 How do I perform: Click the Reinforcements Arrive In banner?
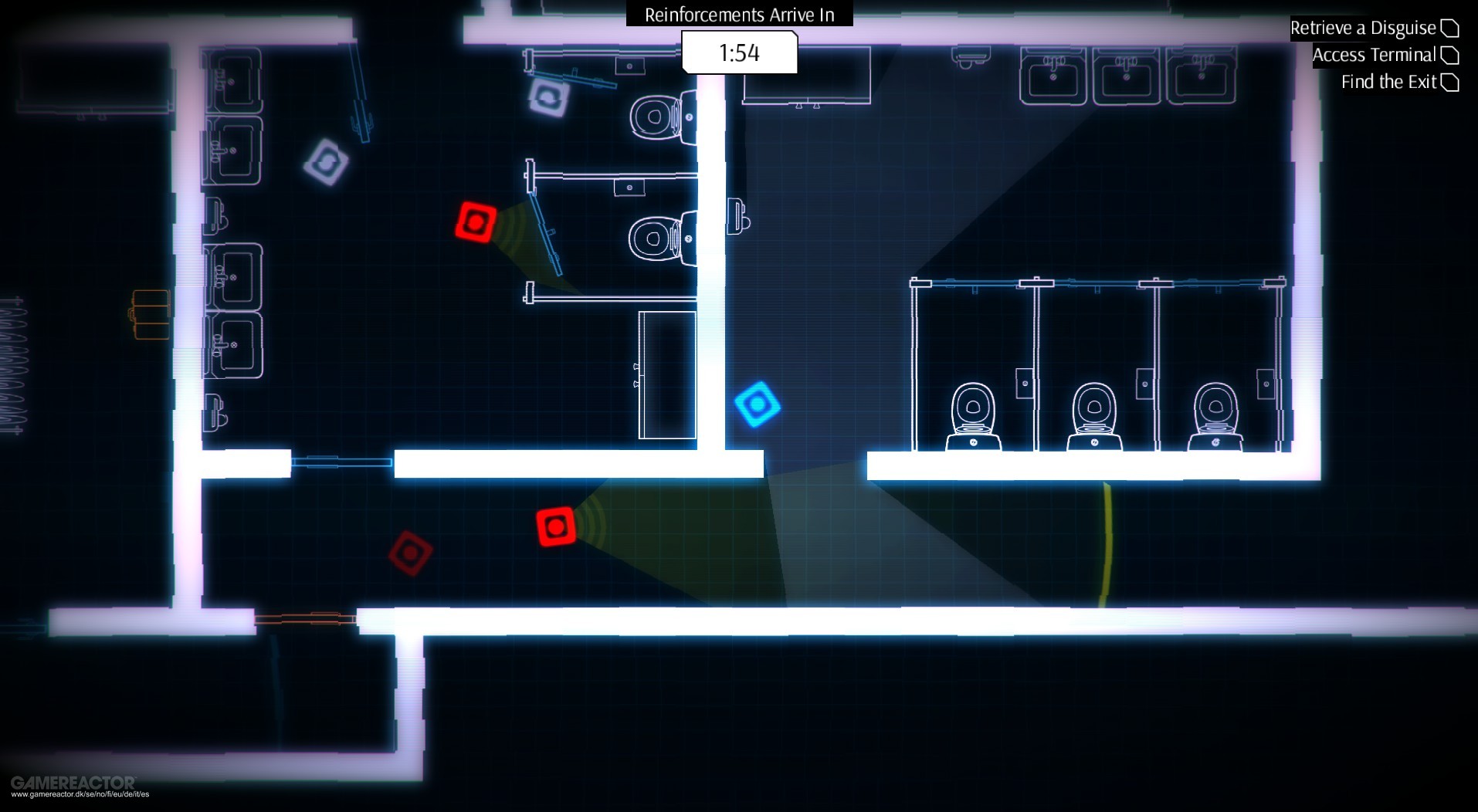coord(737,14)
